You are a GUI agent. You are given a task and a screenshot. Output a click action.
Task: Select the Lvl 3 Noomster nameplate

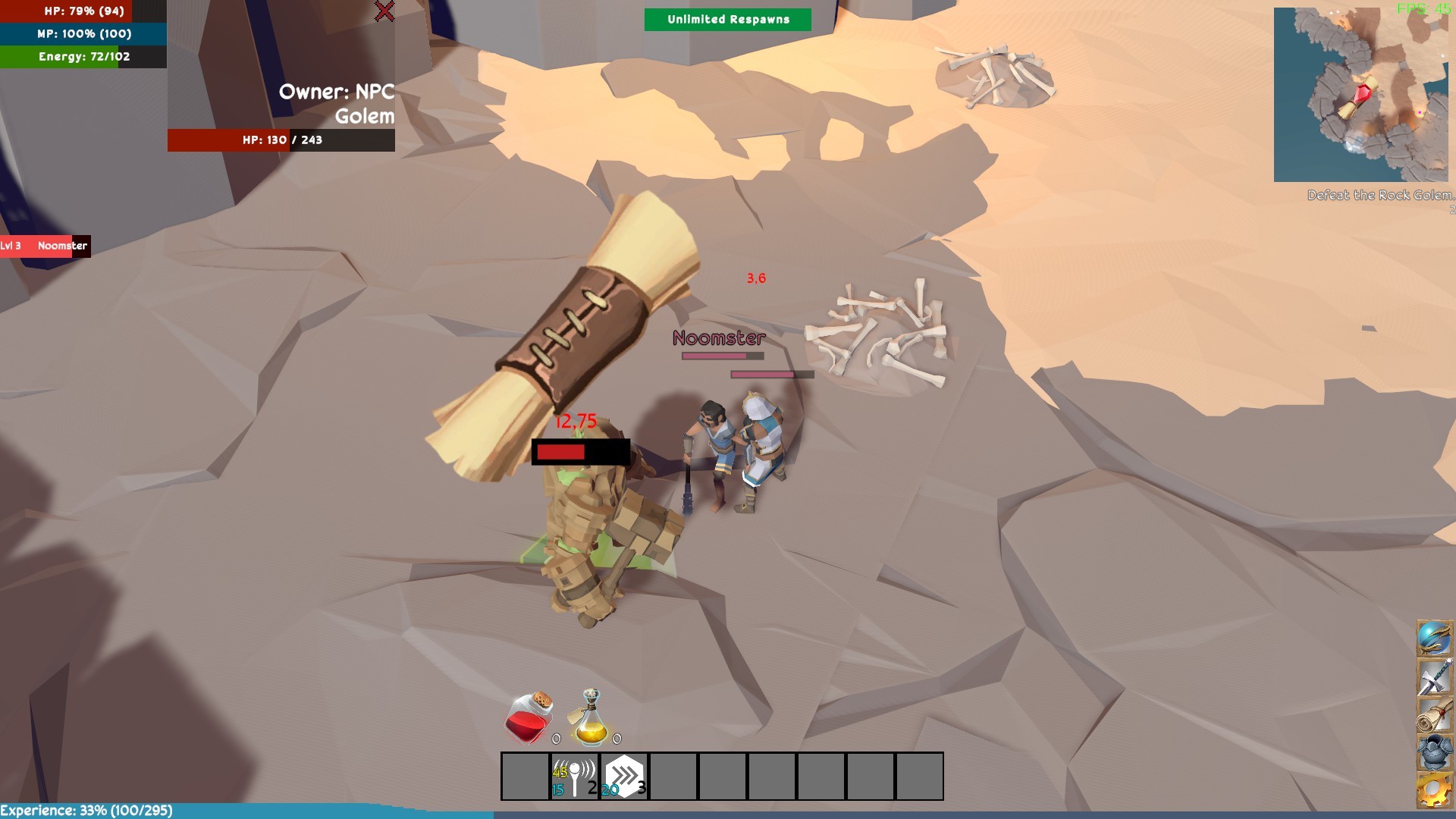point(45,246)
